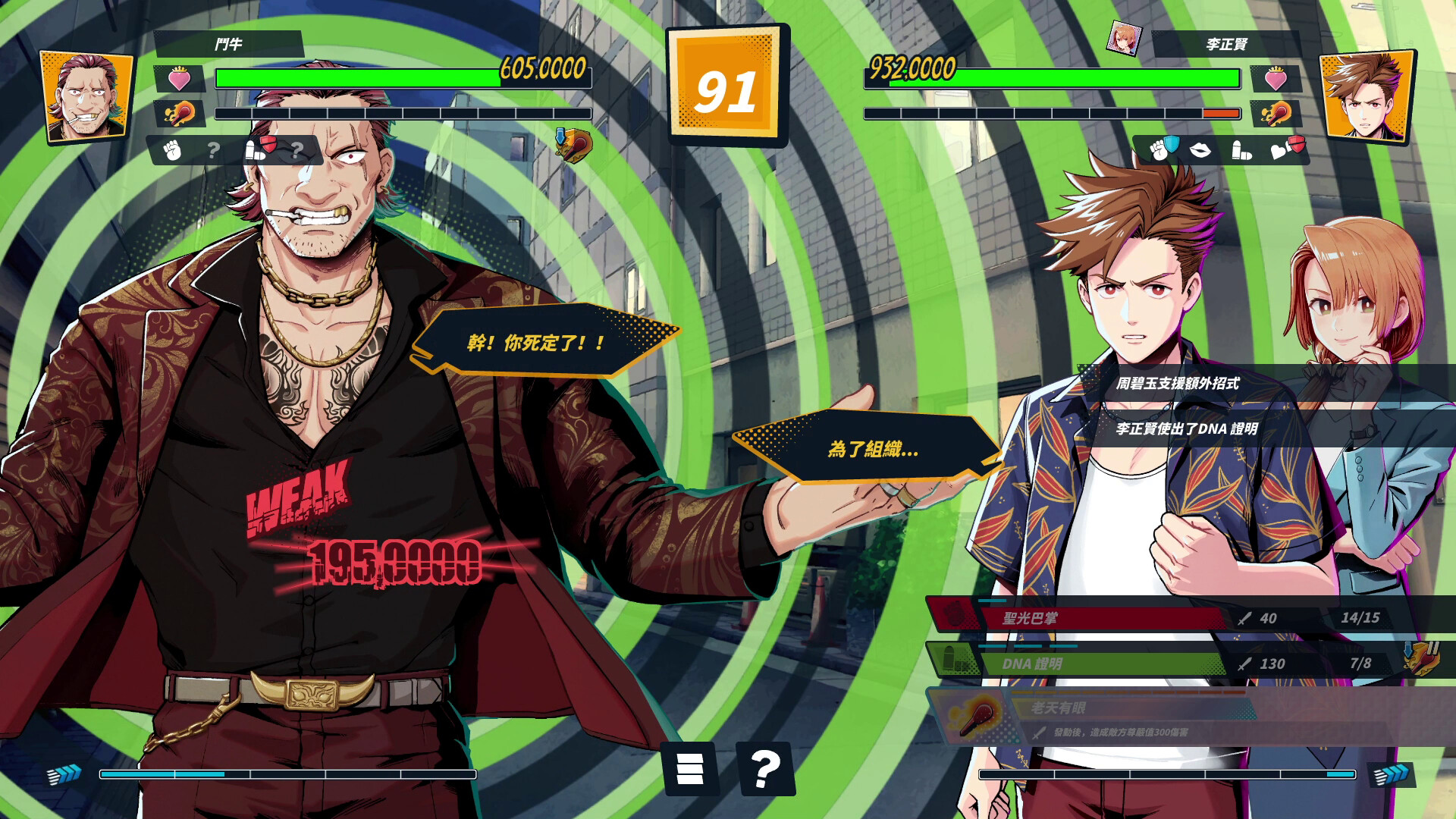Open the menu with three stacked bars
The height and width of the screenshot is (819, 1456).
click(x=689, y=769)
